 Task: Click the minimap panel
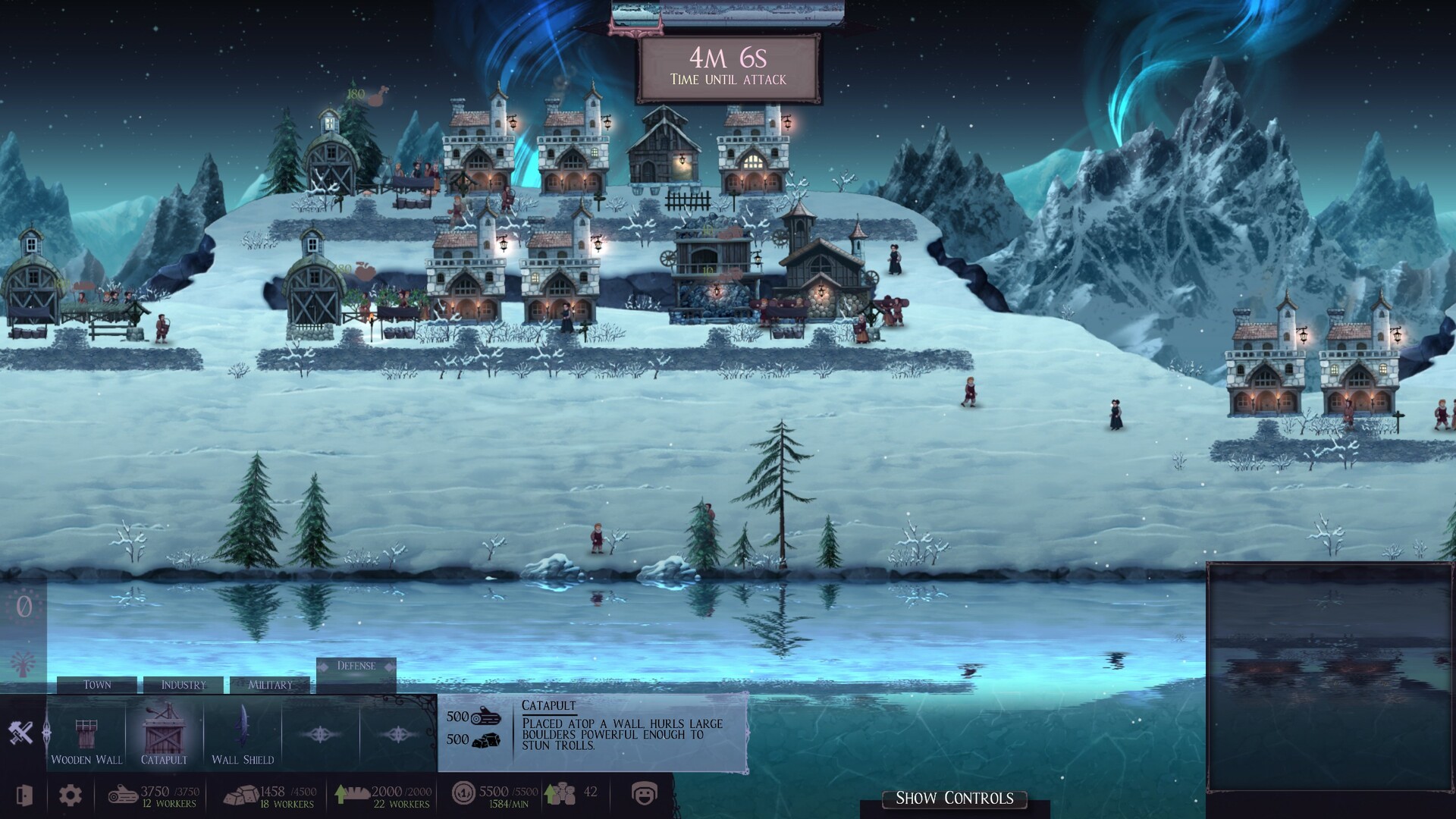click(1330, 676)
